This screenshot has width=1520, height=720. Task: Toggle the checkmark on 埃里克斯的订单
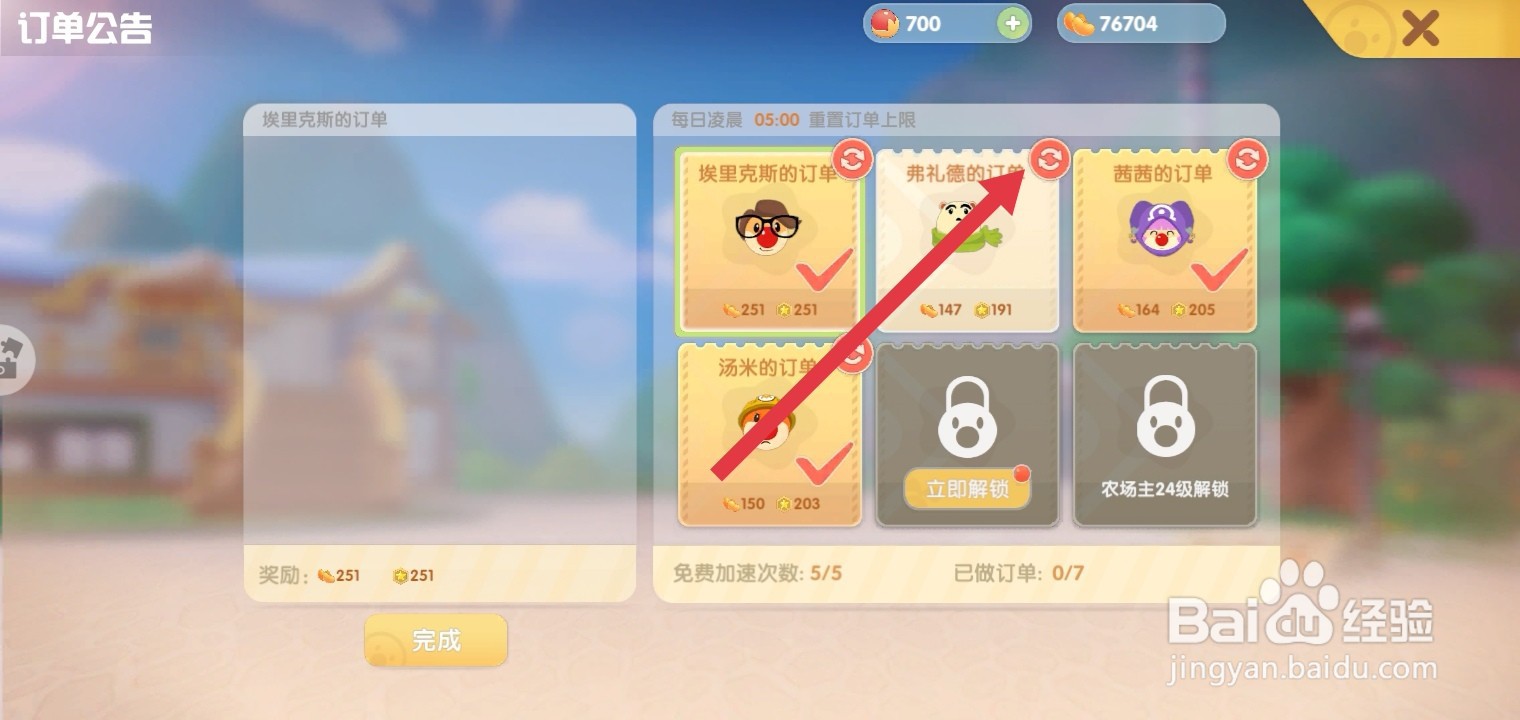[x=825, y=272]
